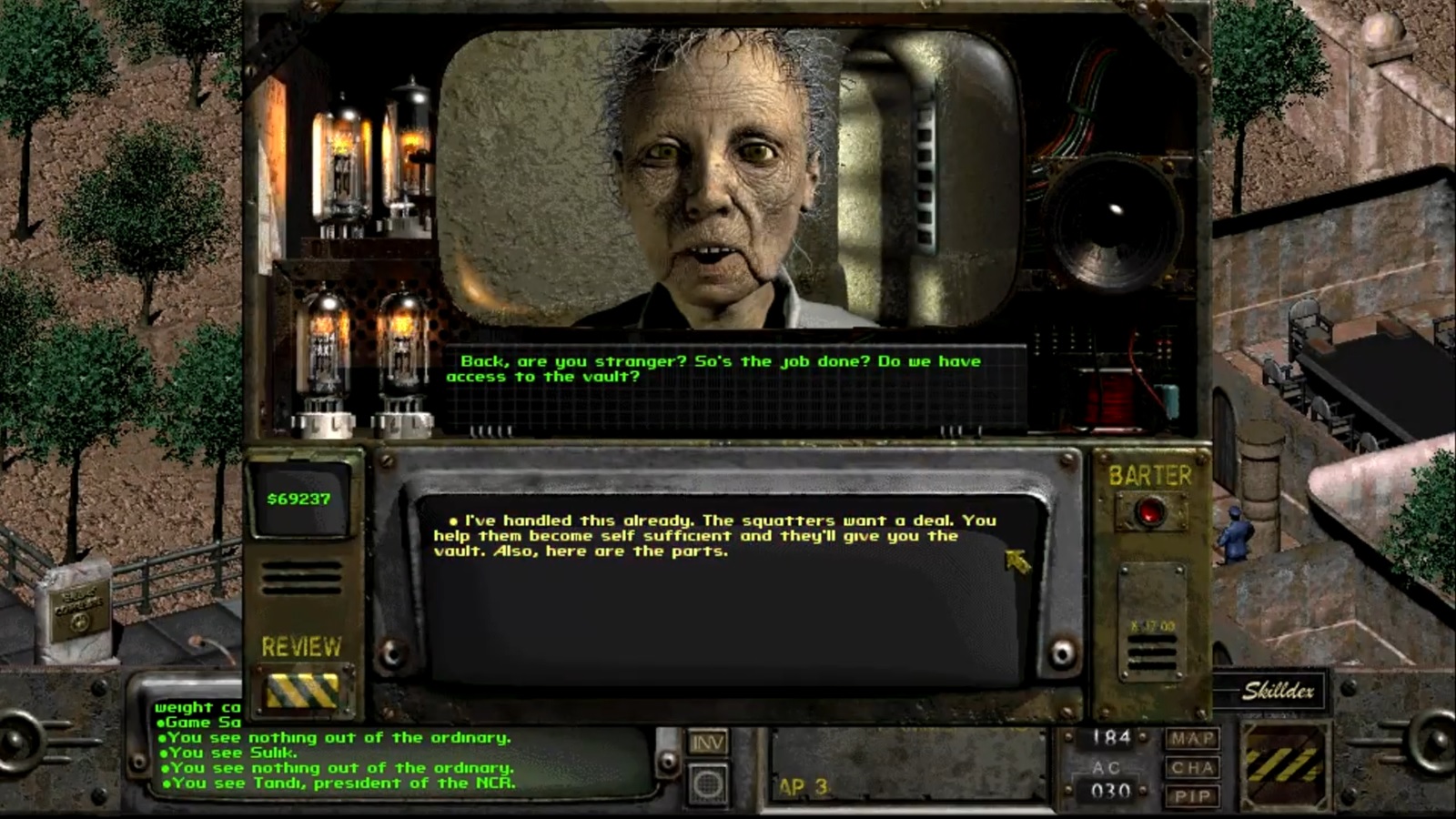Select the reply about helping squatters
This screenshot has height=819, width=1456.
tap(715, 535)
